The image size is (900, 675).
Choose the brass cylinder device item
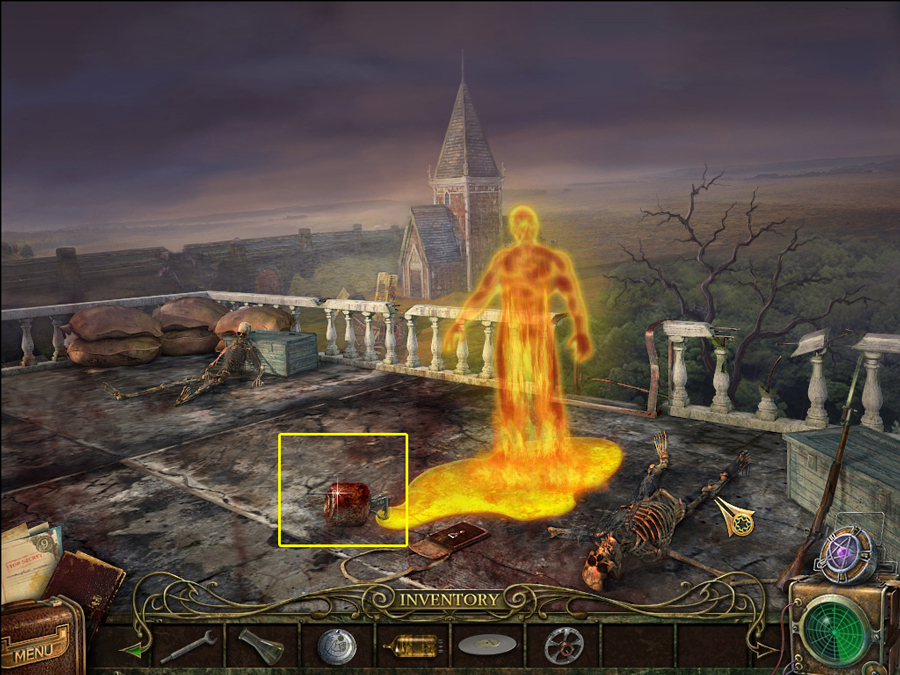coord(411,645)
